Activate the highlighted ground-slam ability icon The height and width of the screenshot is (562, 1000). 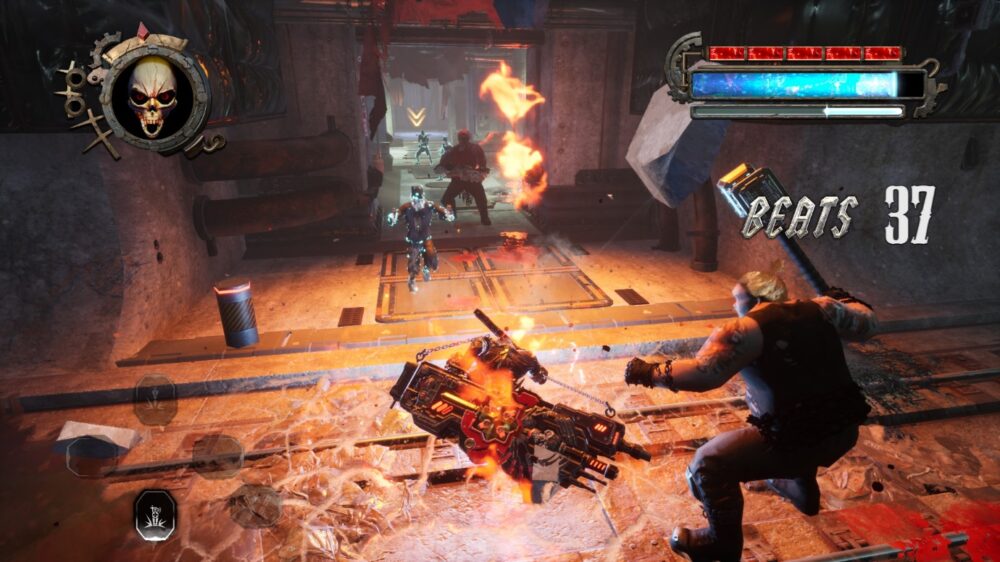156,514
